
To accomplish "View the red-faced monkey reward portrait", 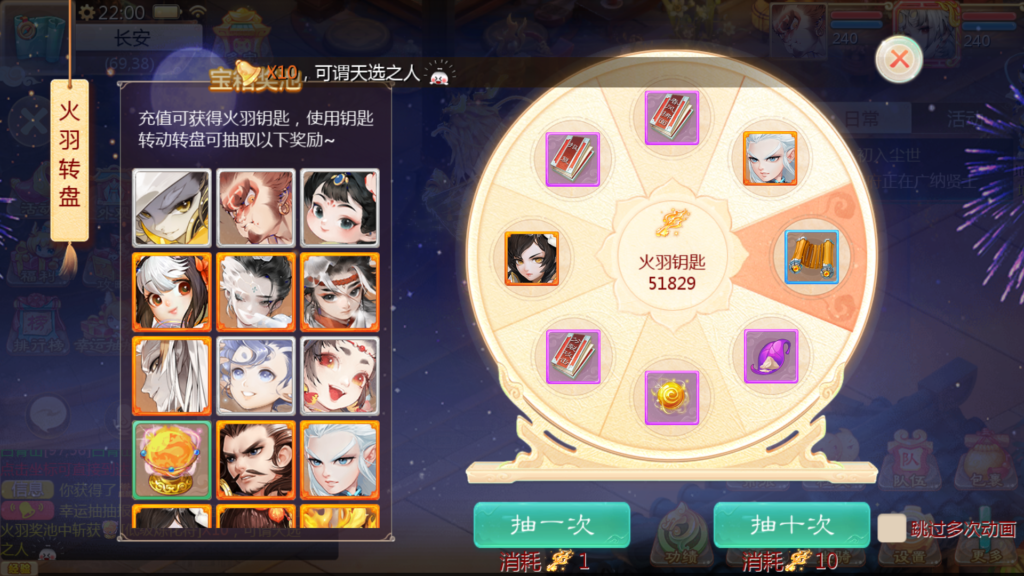I will coord(256,208).
